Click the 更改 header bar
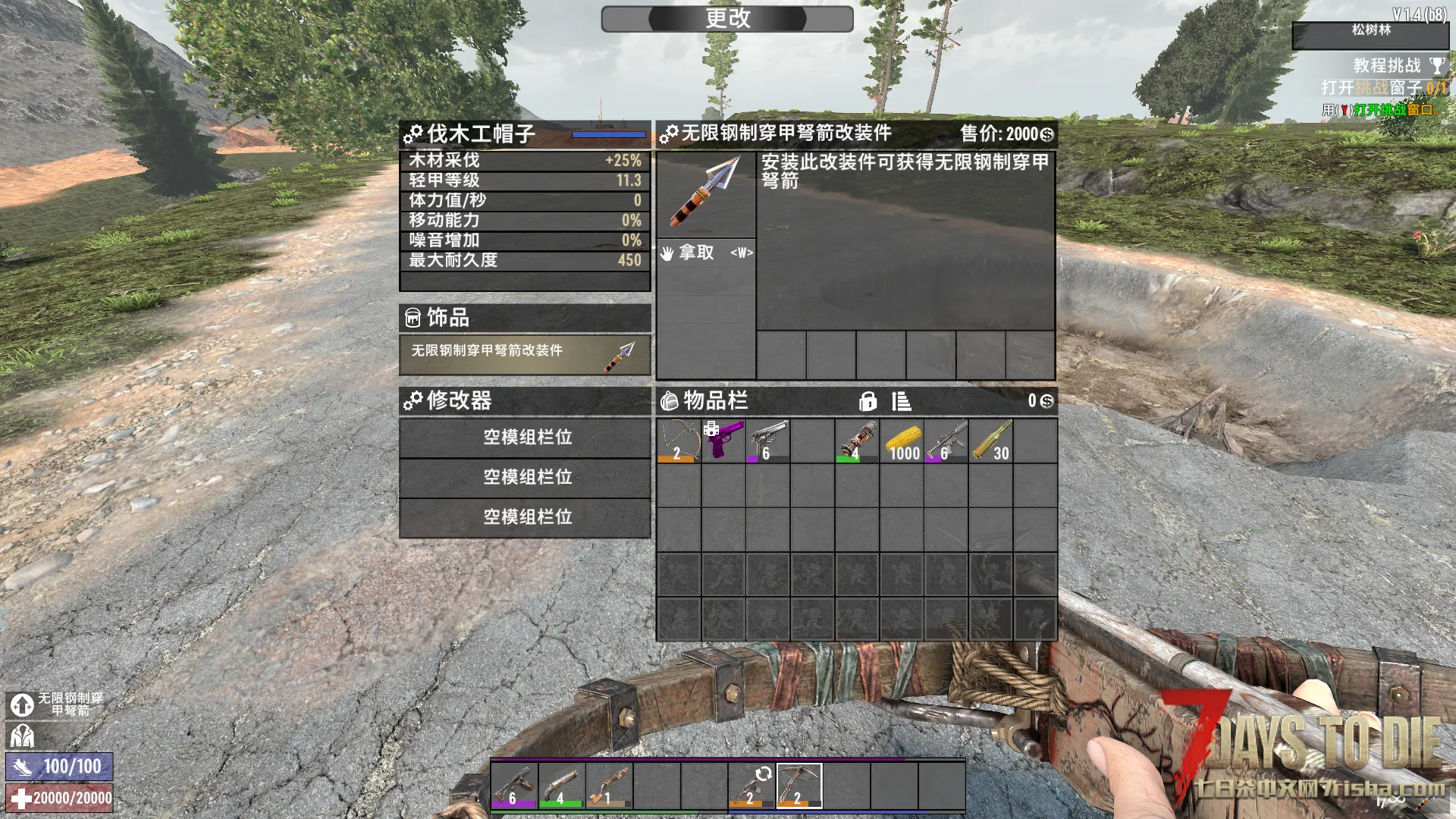This screenshot has height=819, width=1456. click(727, 19)
